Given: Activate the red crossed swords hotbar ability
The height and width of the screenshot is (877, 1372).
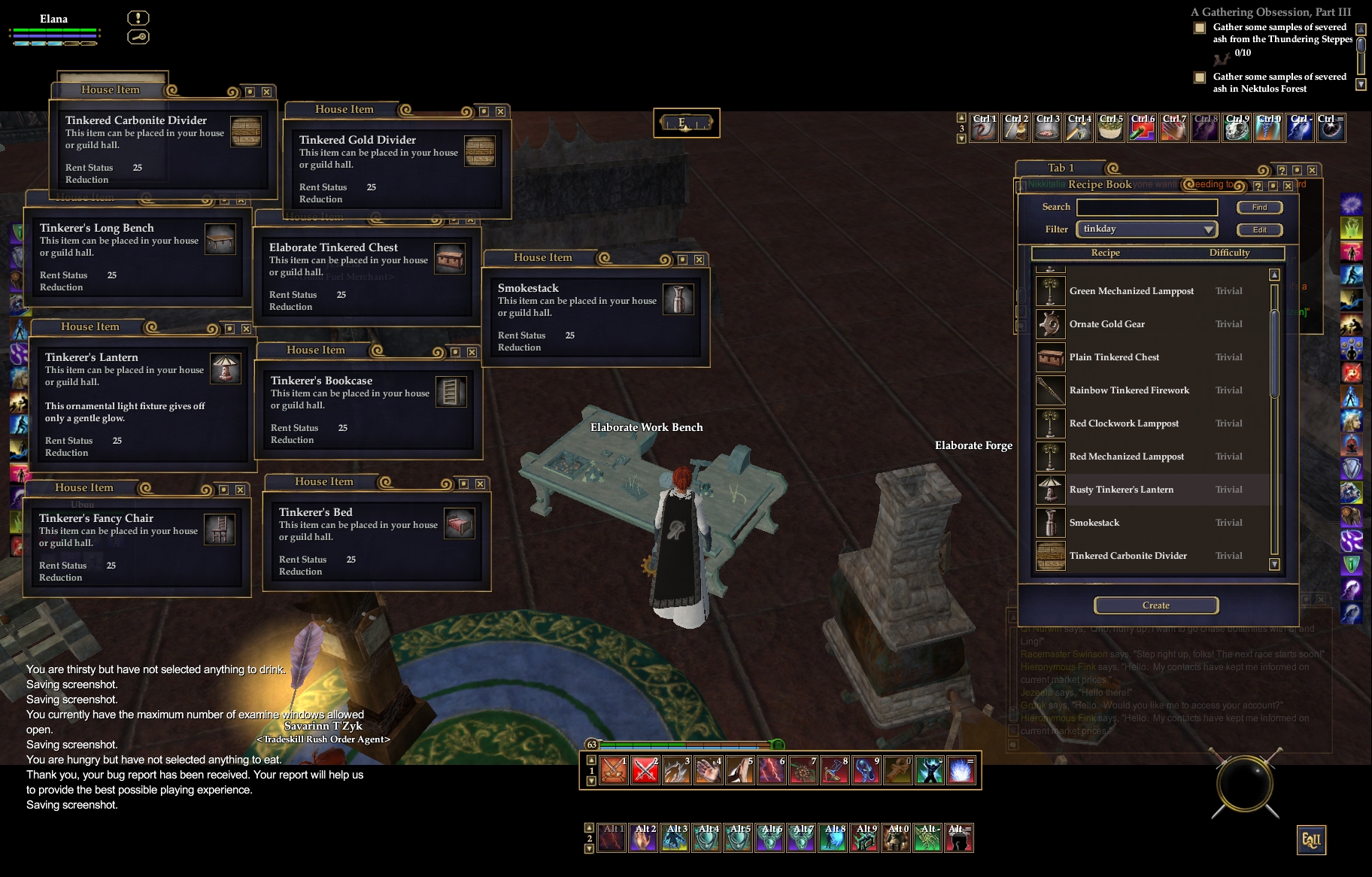Looking at the screenshot, I should pyautogui.click(x=645, y=770).
